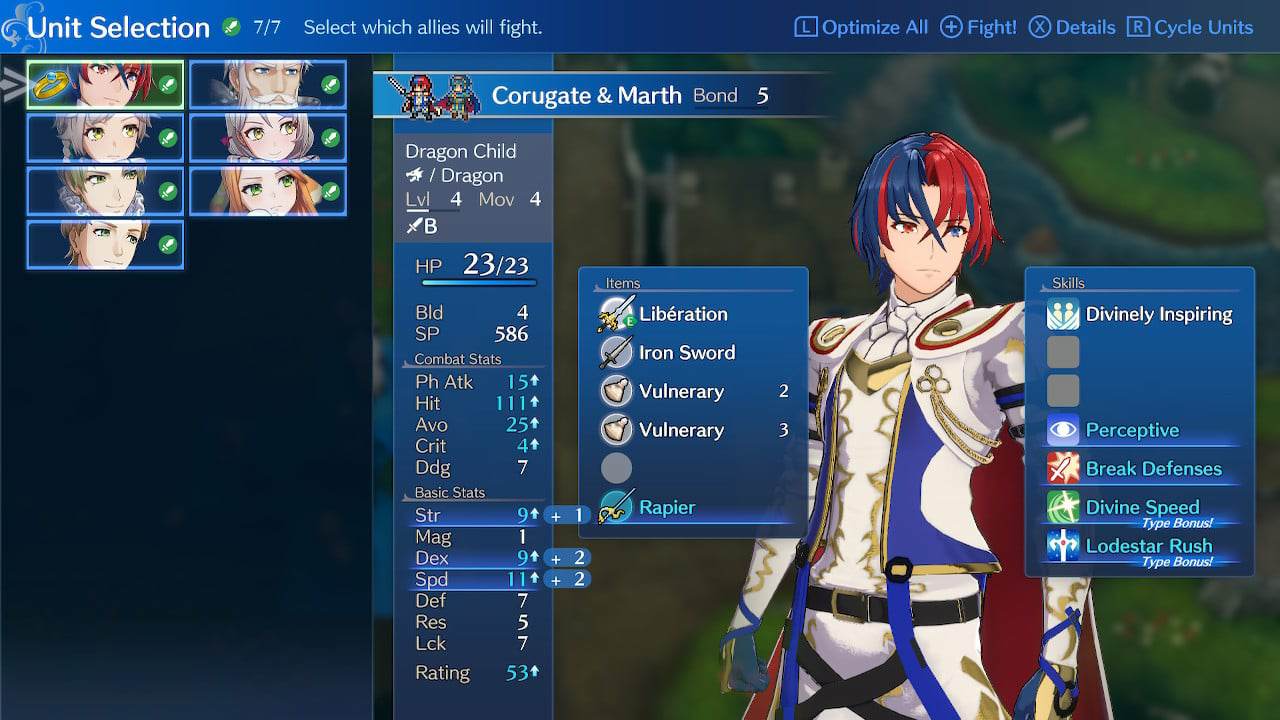Select the brown-haired unit in bottom row
The image size is (1280, 720).
point(105,244)
